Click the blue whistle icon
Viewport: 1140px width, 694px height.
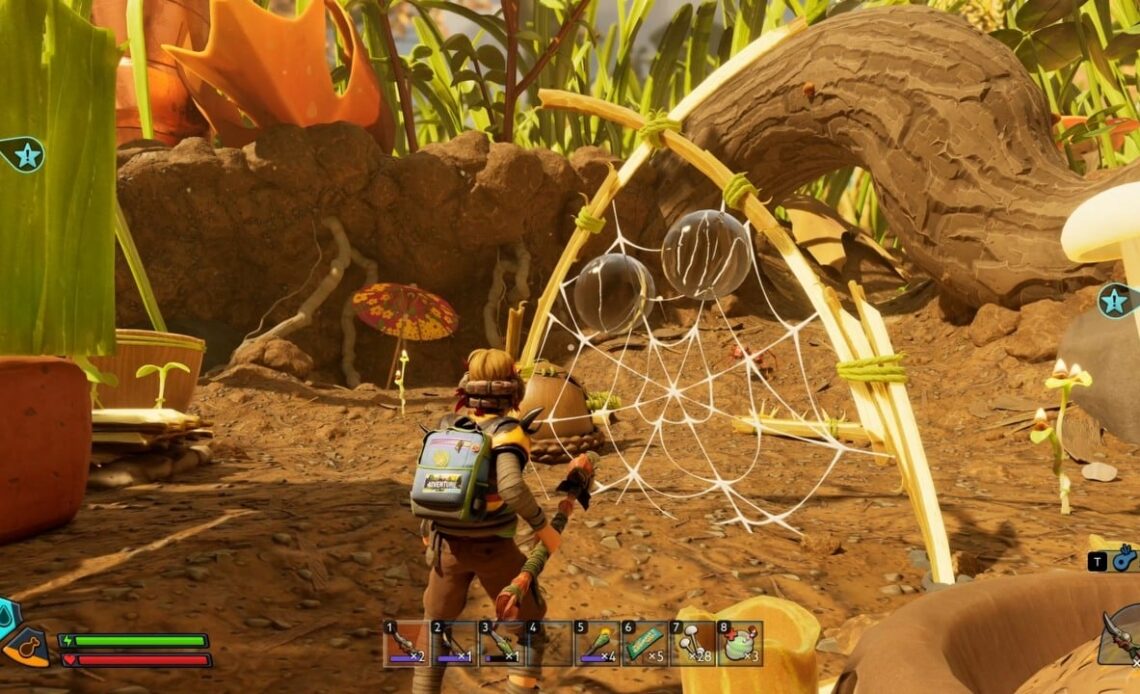tap(1125, 559)
